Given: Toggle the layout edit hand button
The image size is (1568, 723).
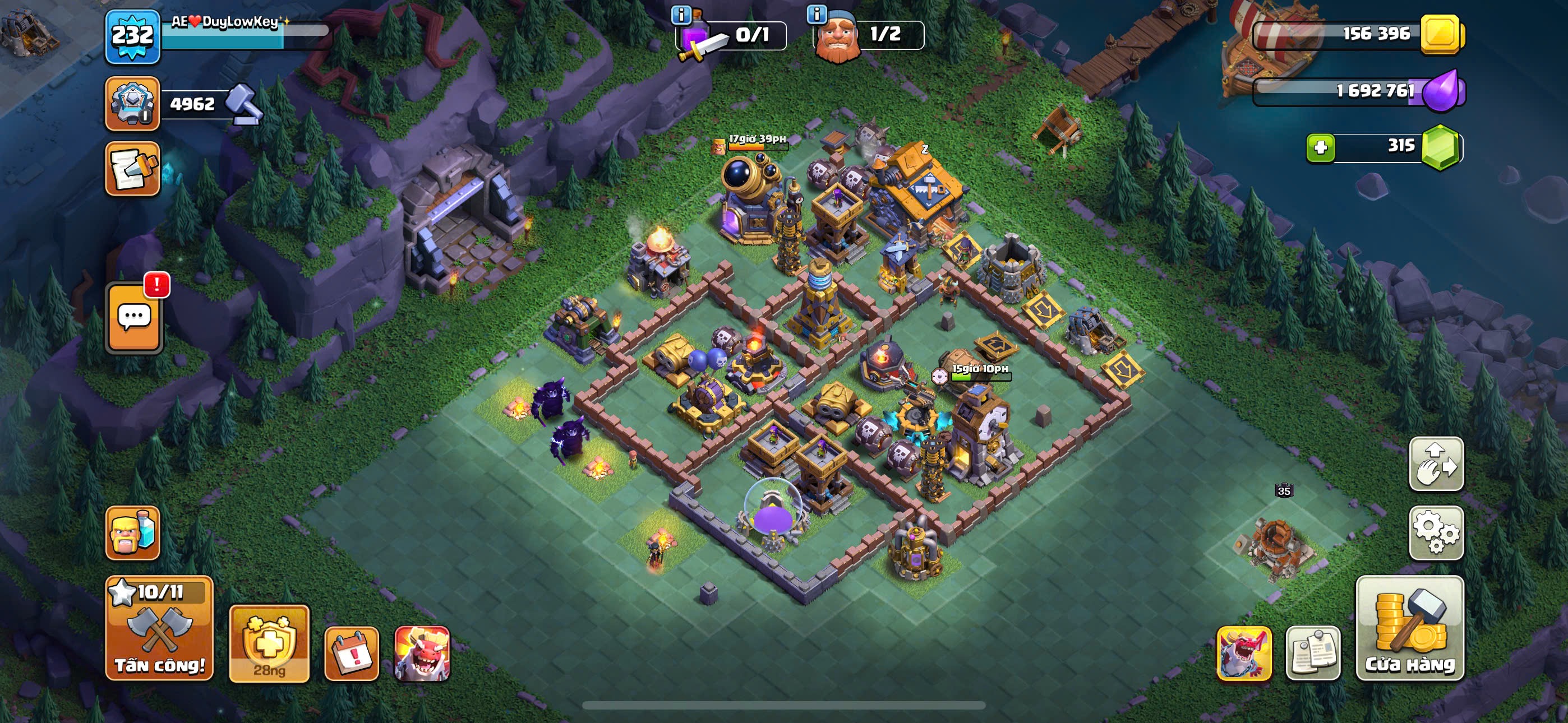Looking at the screenshot, I should tap(1436, 464).
